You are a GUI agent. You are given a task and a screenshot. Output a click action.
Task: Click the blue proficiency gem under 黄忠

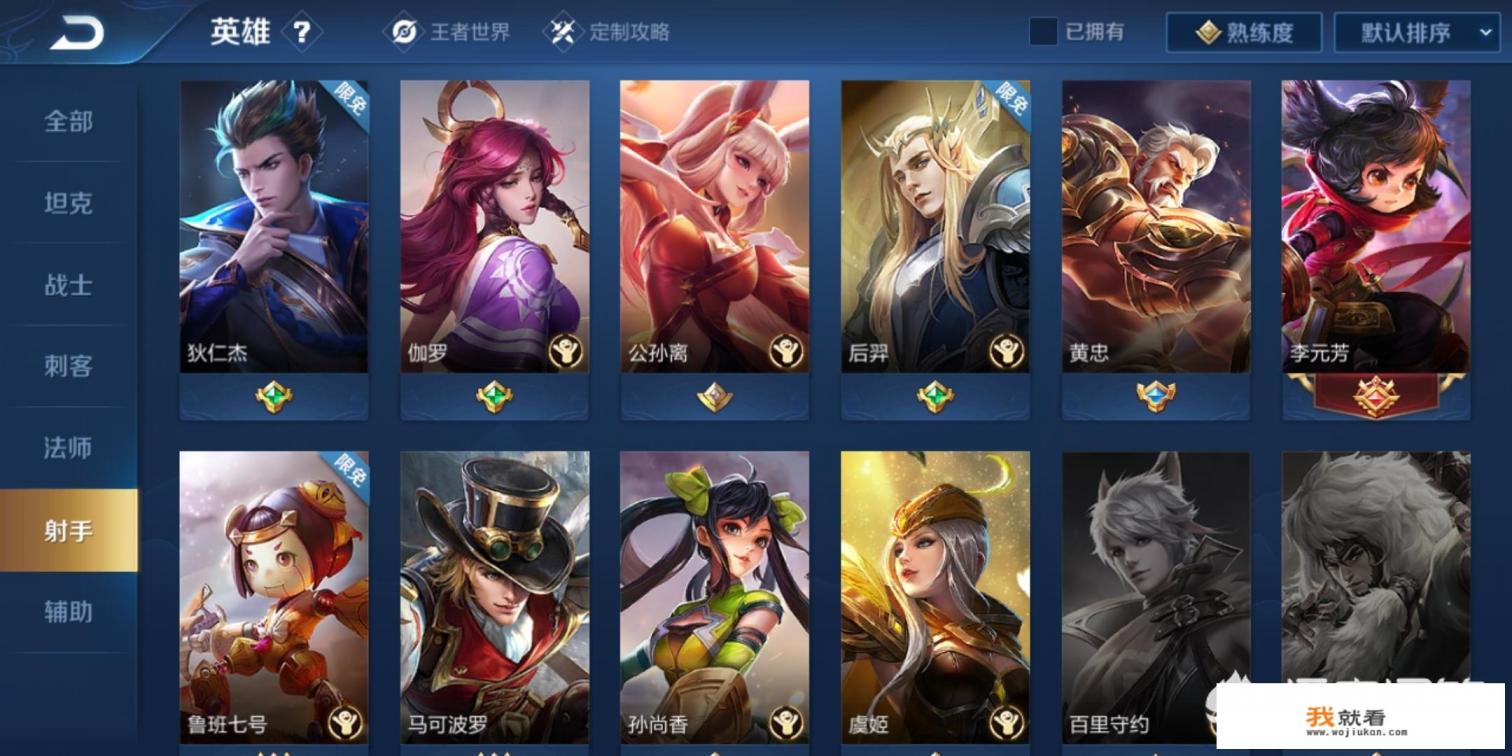(x=1153, y=395)
